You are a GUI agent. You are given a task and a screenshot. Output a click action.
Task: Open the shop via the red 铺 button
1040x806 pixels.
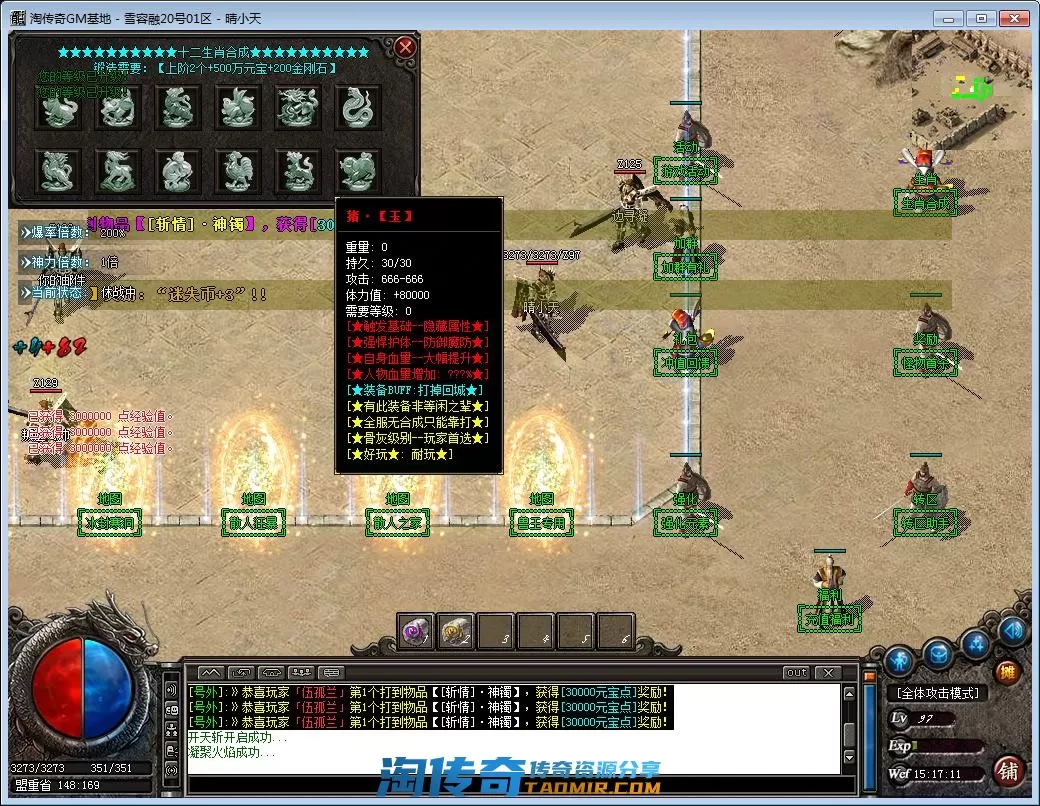point(1008,770)
